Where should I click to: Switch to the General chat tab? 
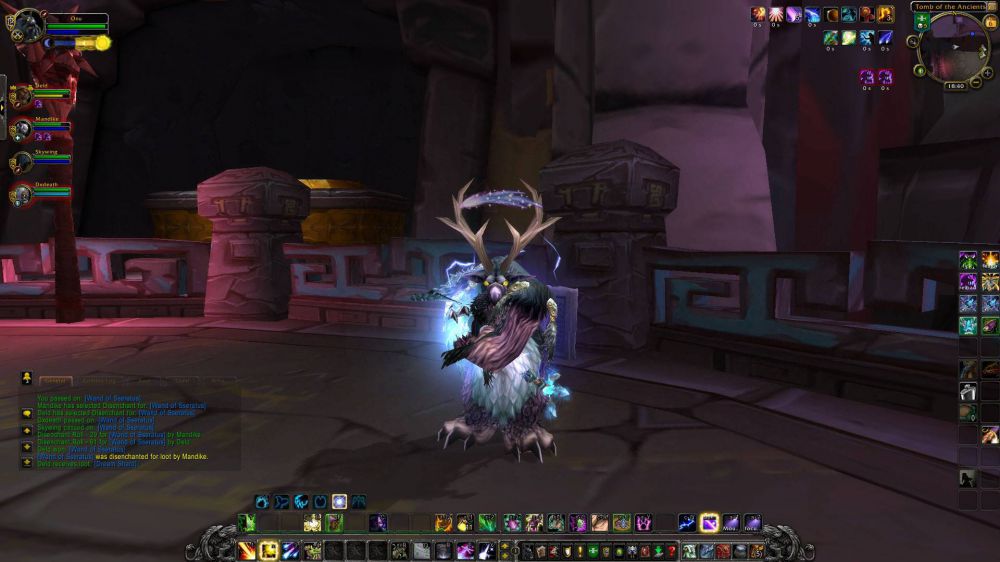(55, 381)
